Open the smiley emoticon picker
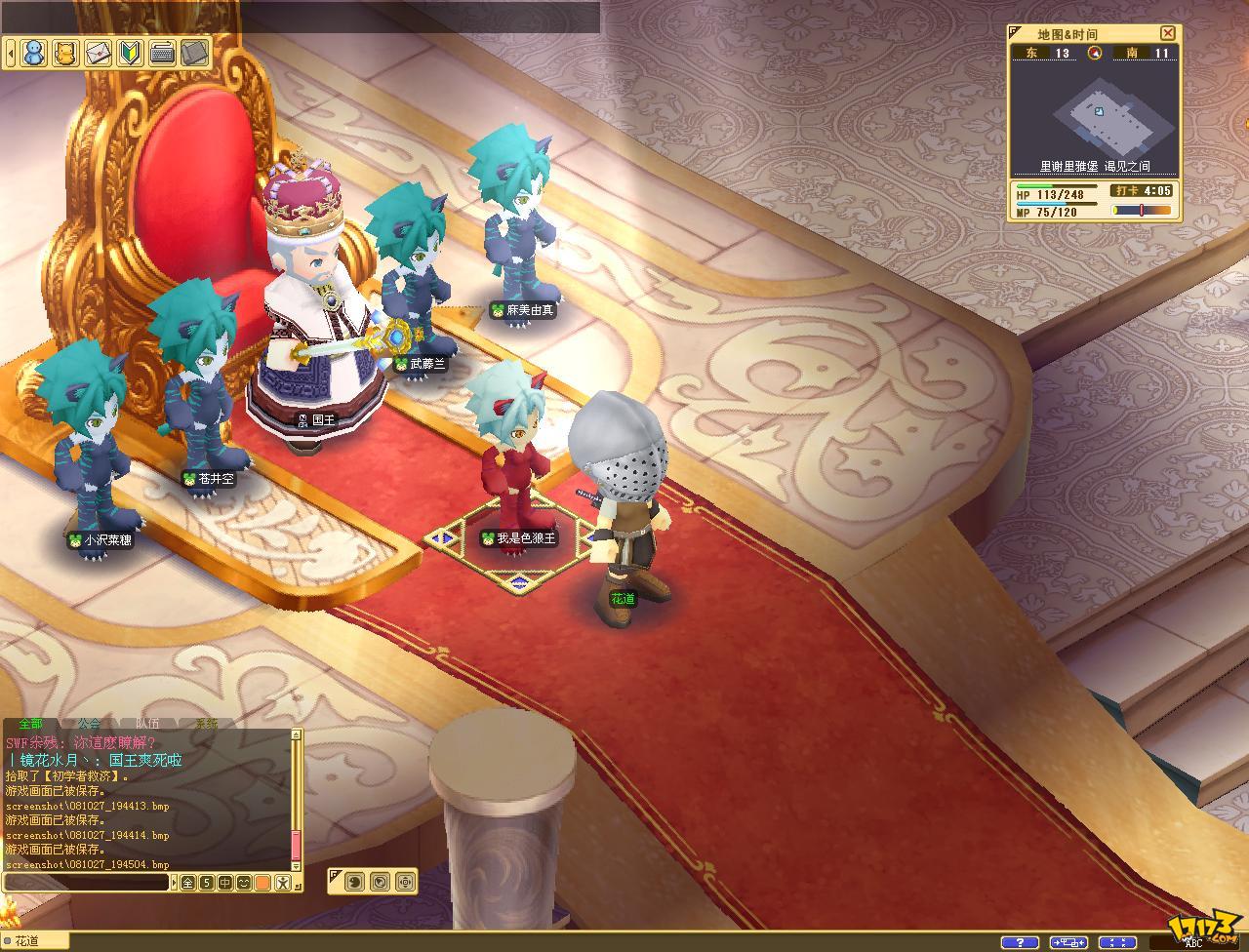 click(x=244, y=883)
